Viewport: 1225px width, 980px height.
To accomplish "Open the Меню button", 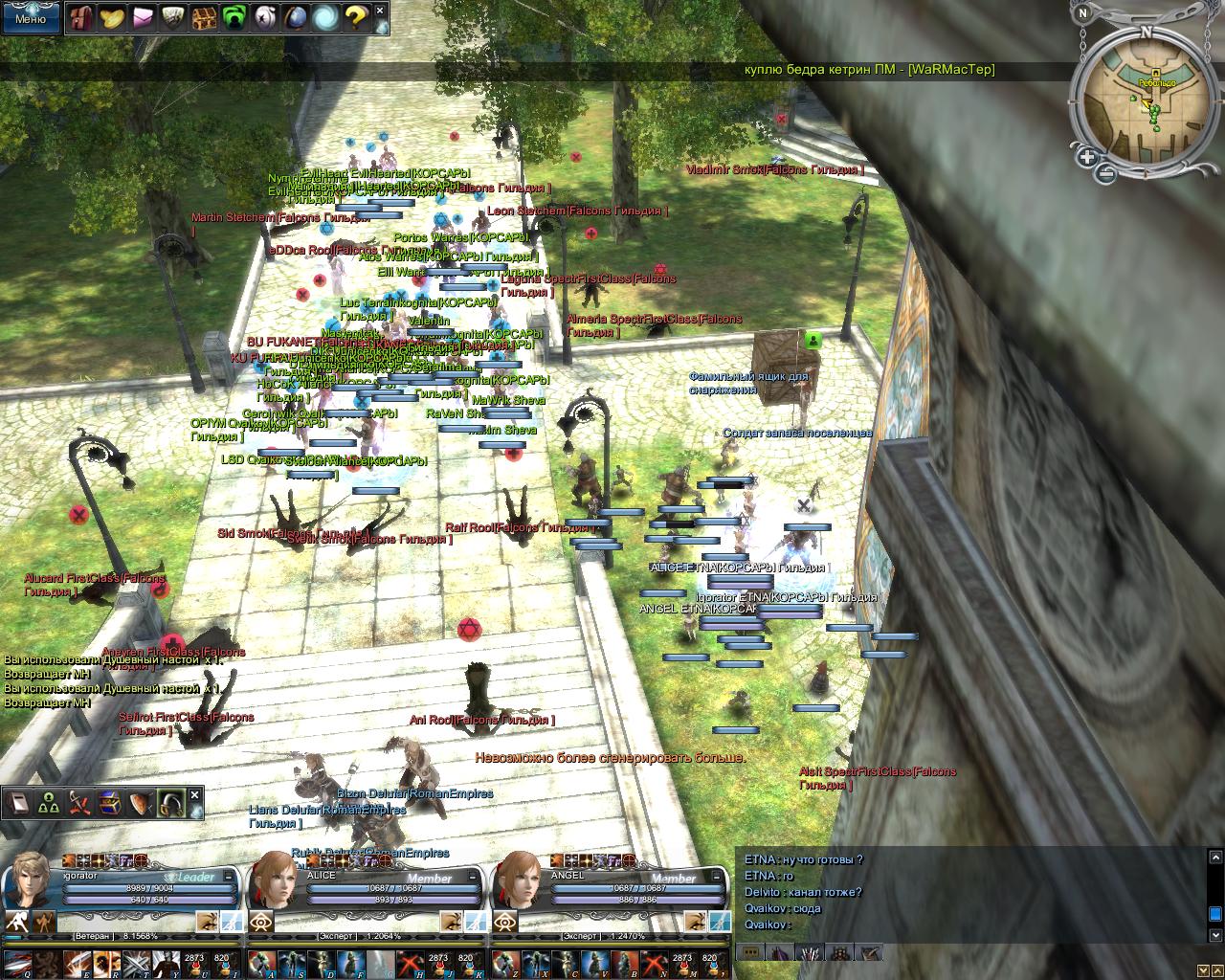I will click(31, 18).
